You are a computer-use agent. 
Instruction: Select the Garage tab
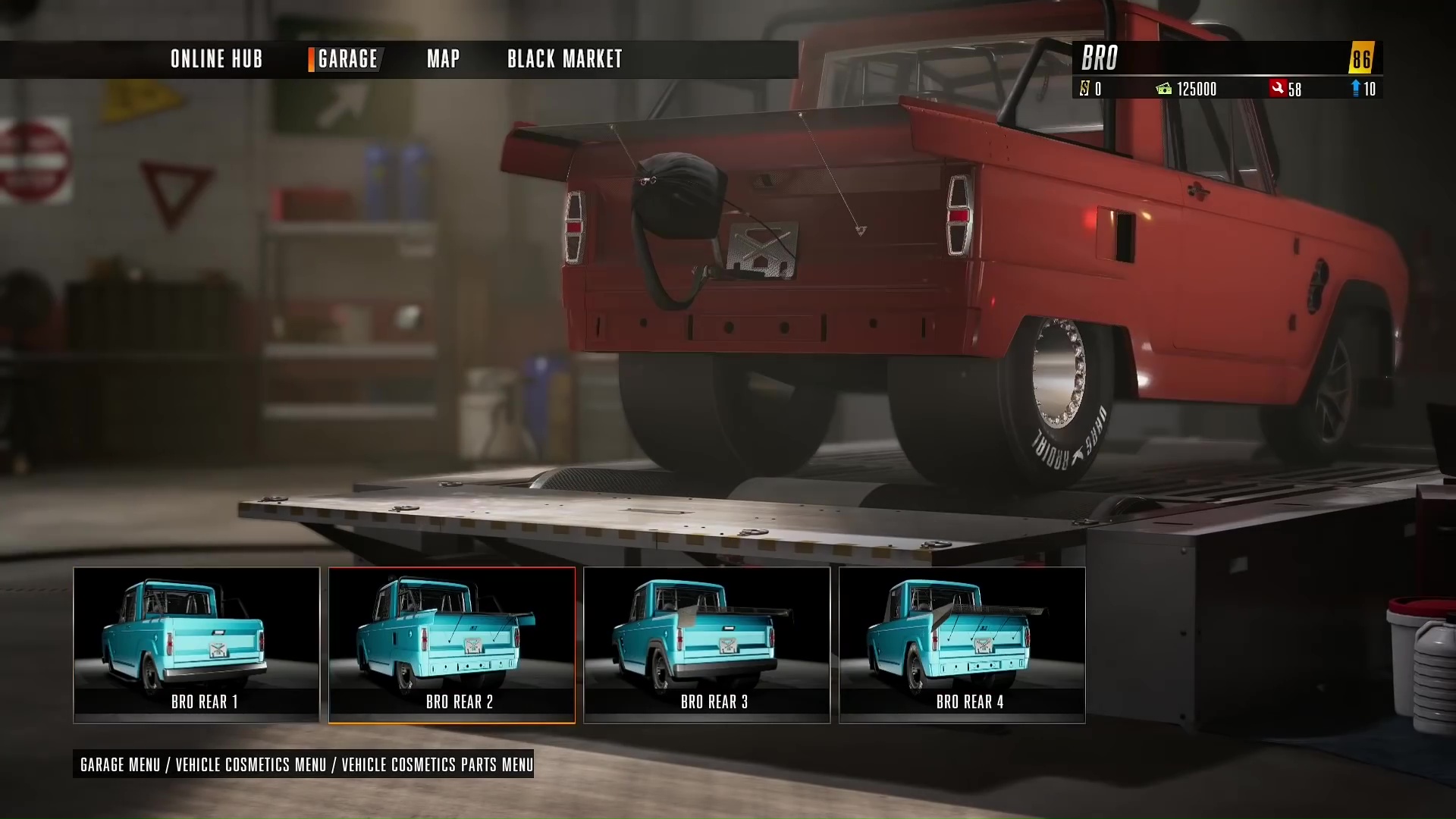point(347,59)
